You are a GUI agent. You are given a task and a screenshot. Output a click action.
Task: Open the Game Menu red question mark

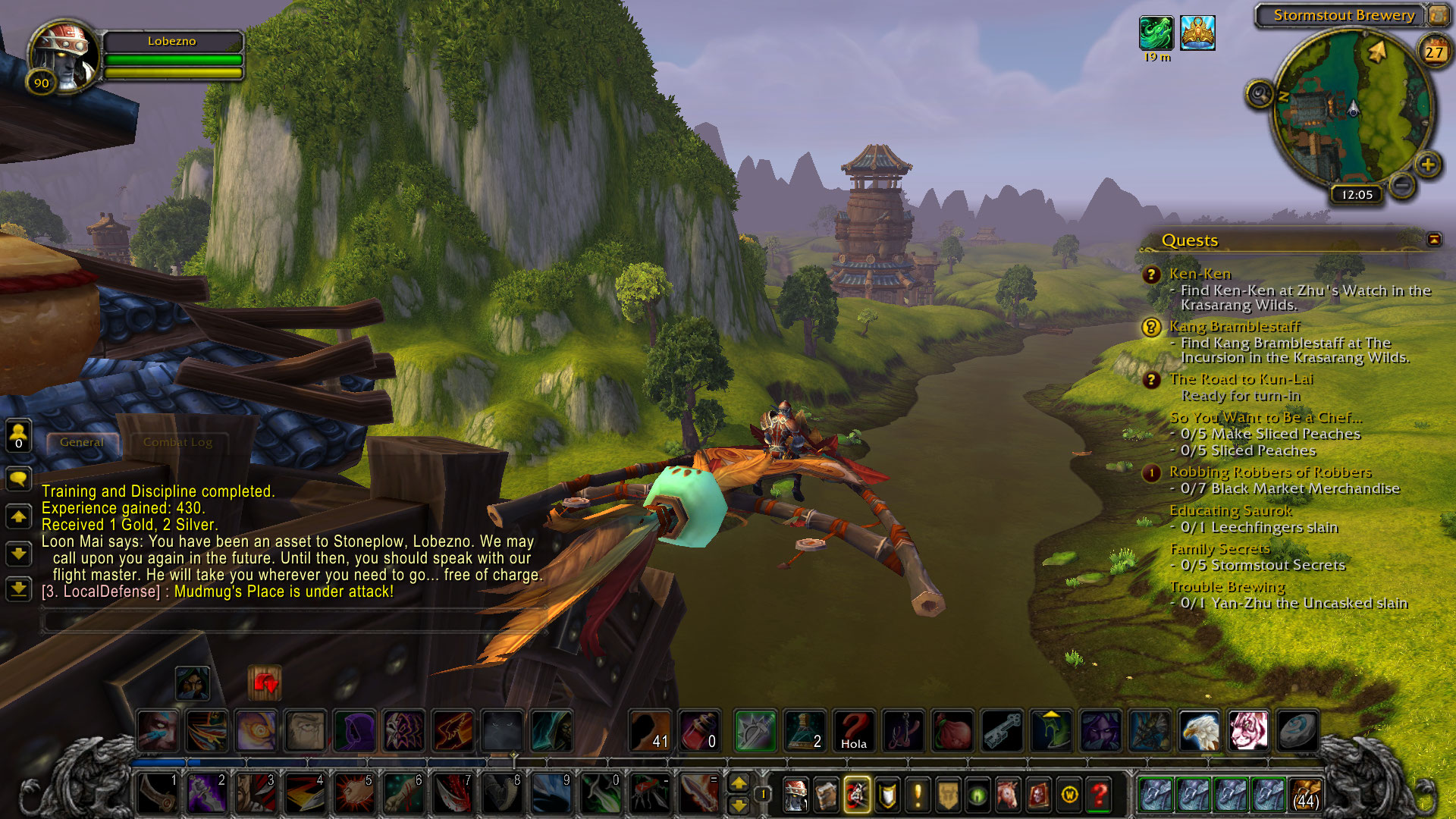pos(1099,795)
